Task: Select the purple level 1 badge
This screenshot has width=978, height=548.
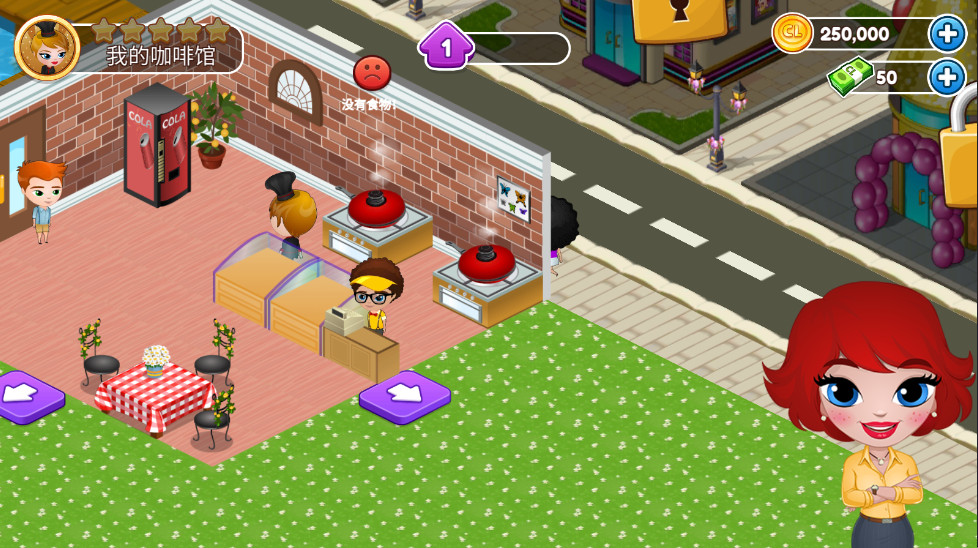Action: point(446,46)
